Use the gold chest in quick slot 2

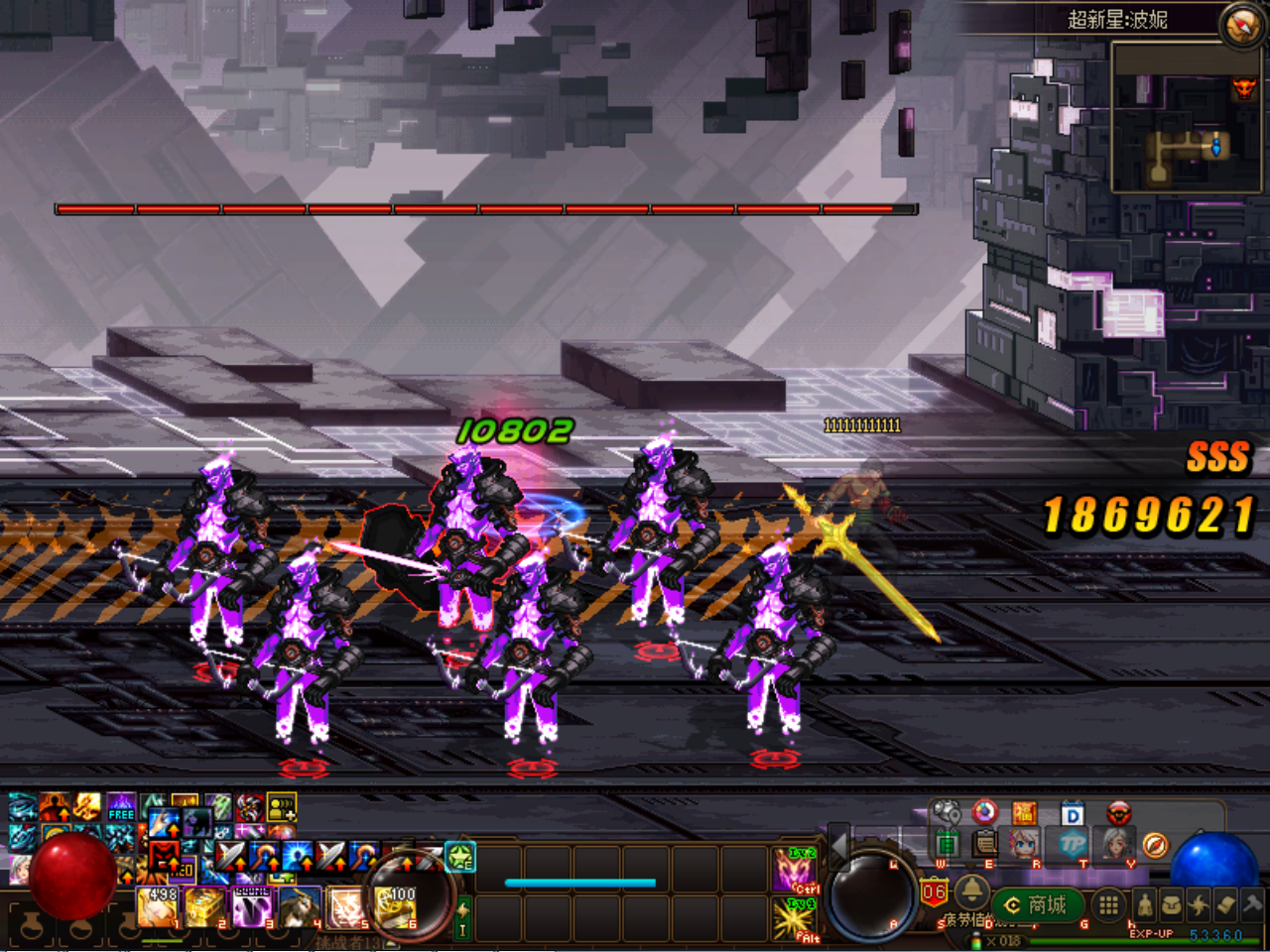[x=201, y=904]
